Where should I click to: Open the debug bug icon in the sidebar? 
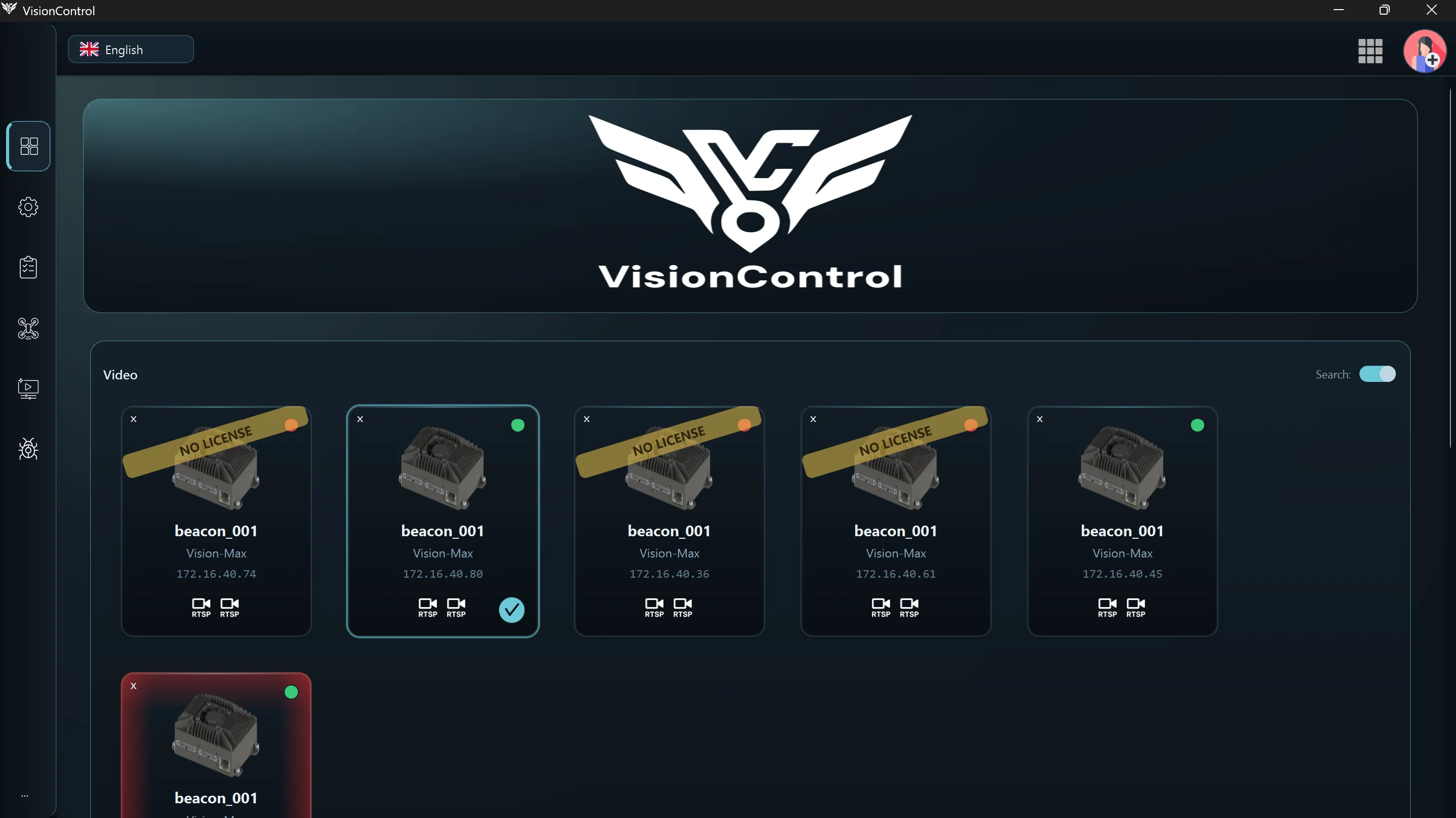click(x=28, y=449)
